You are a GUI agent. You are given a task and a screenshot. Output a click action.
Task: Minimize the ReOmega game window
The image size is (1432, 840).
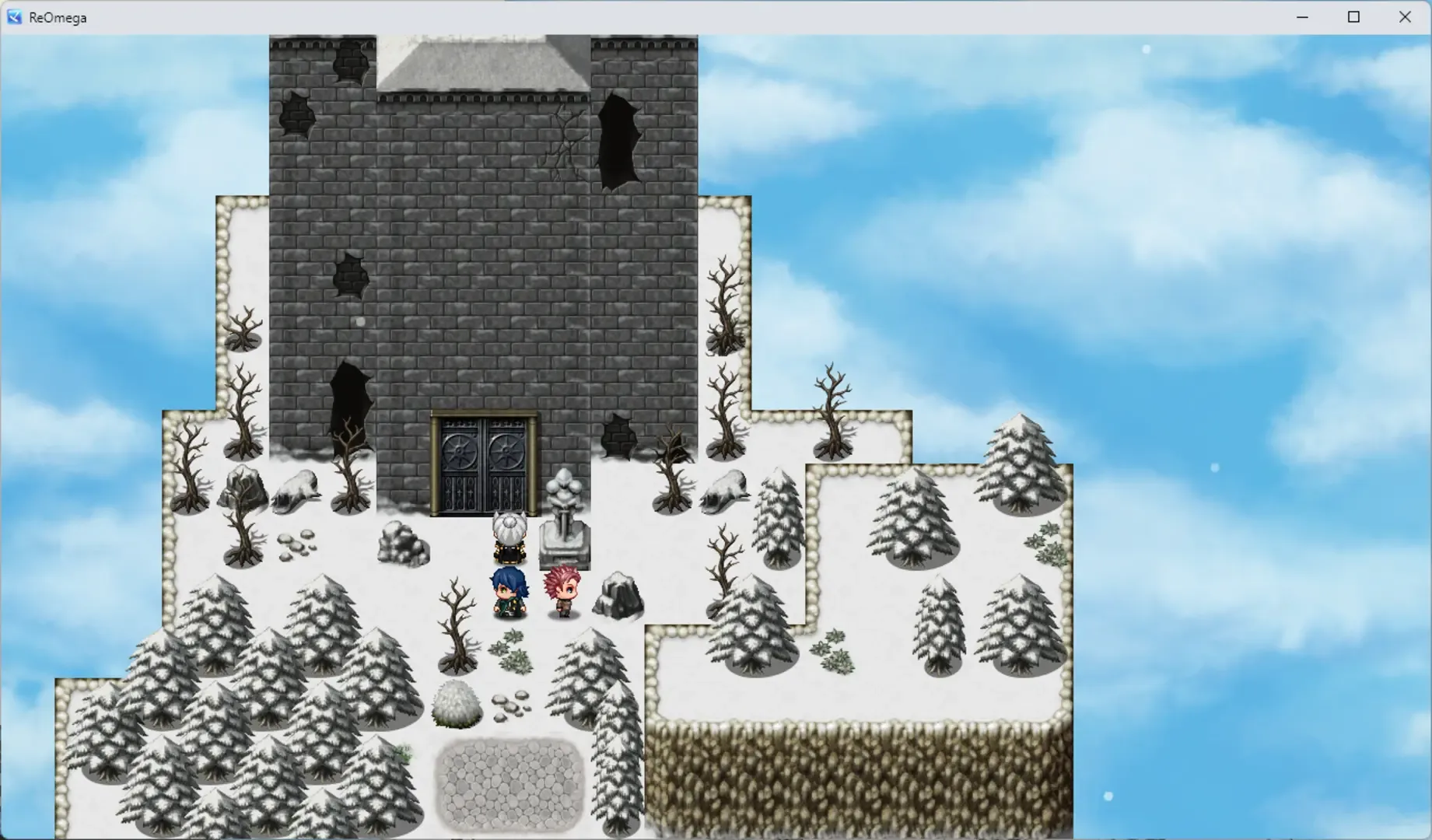(x=1302, y=16)
